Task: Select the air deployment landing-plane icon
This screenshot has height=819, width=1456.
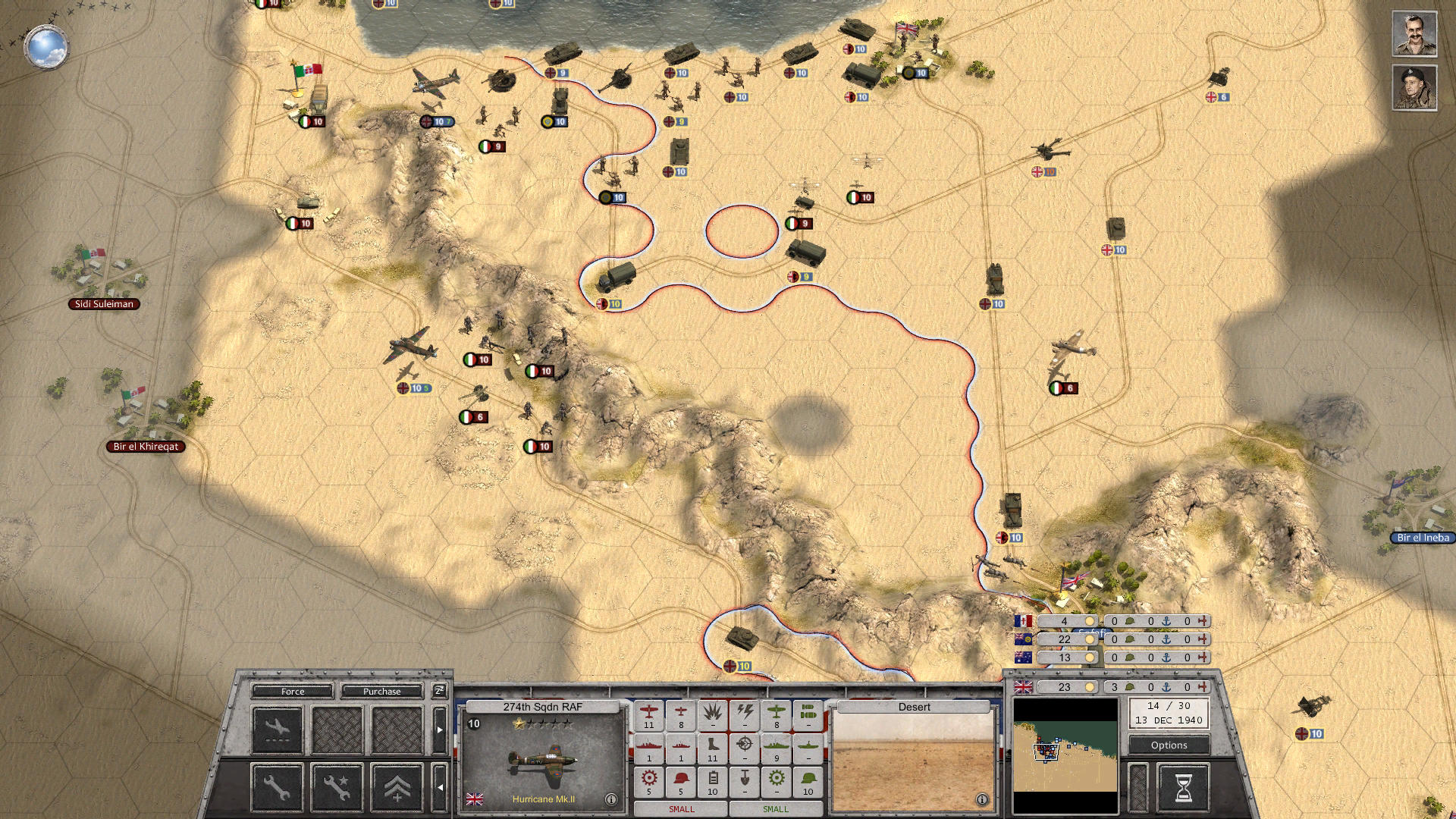Action: pos(278,726)
